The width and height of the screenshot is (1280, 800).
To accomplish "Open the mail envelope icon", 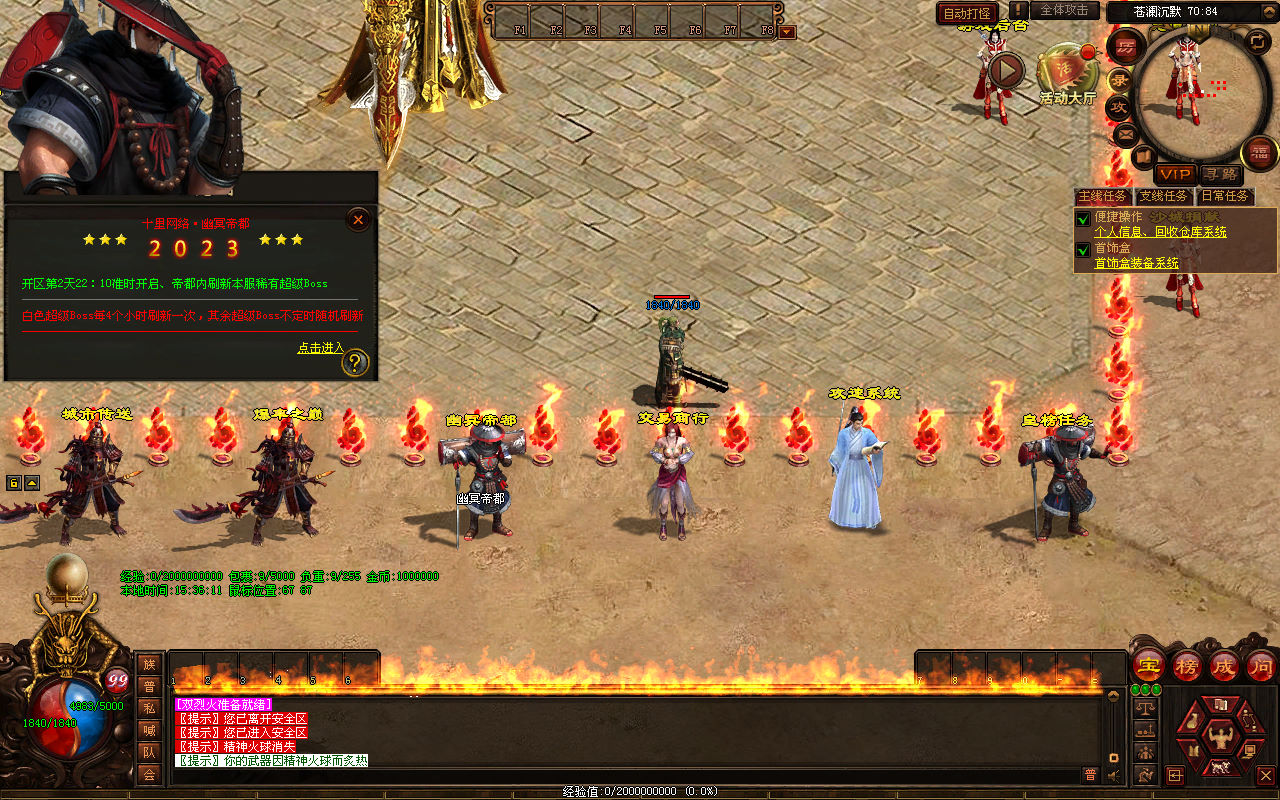I will 1125,133.
